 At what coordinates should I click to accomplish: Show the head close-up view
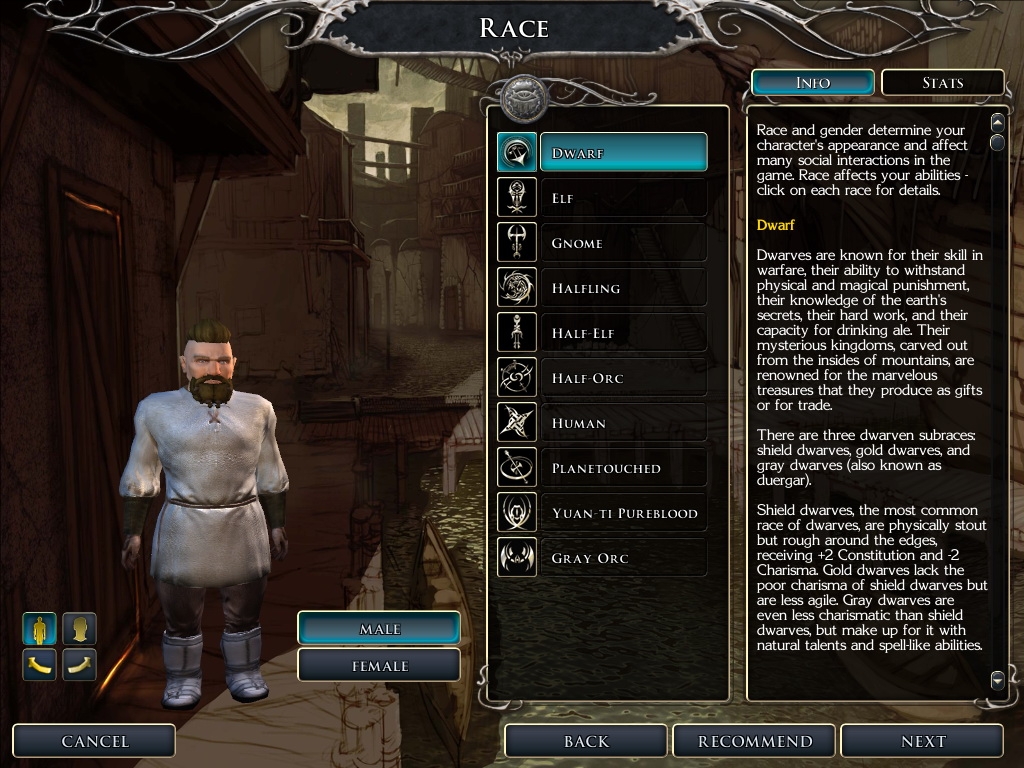click(x=79, y=629)
